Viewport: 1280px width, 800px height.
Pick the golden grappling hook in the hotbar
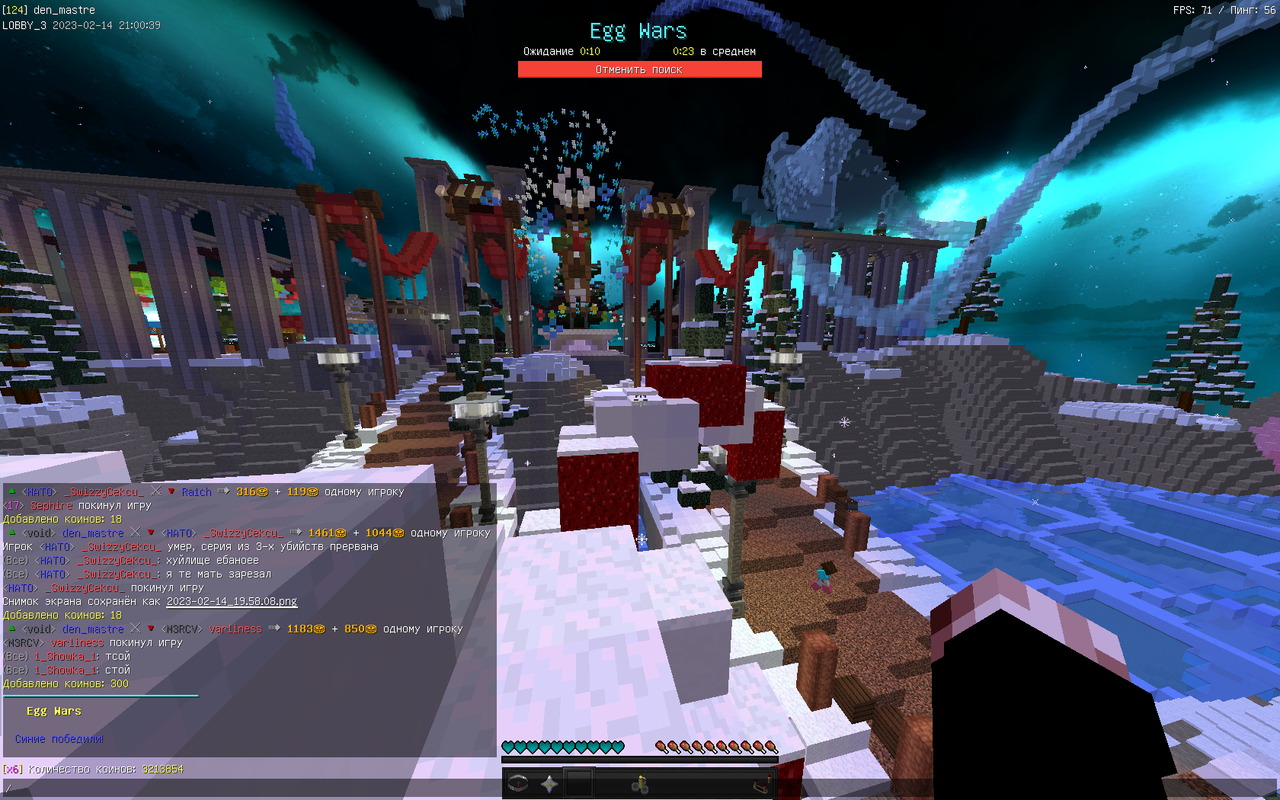tap(640, 783)
